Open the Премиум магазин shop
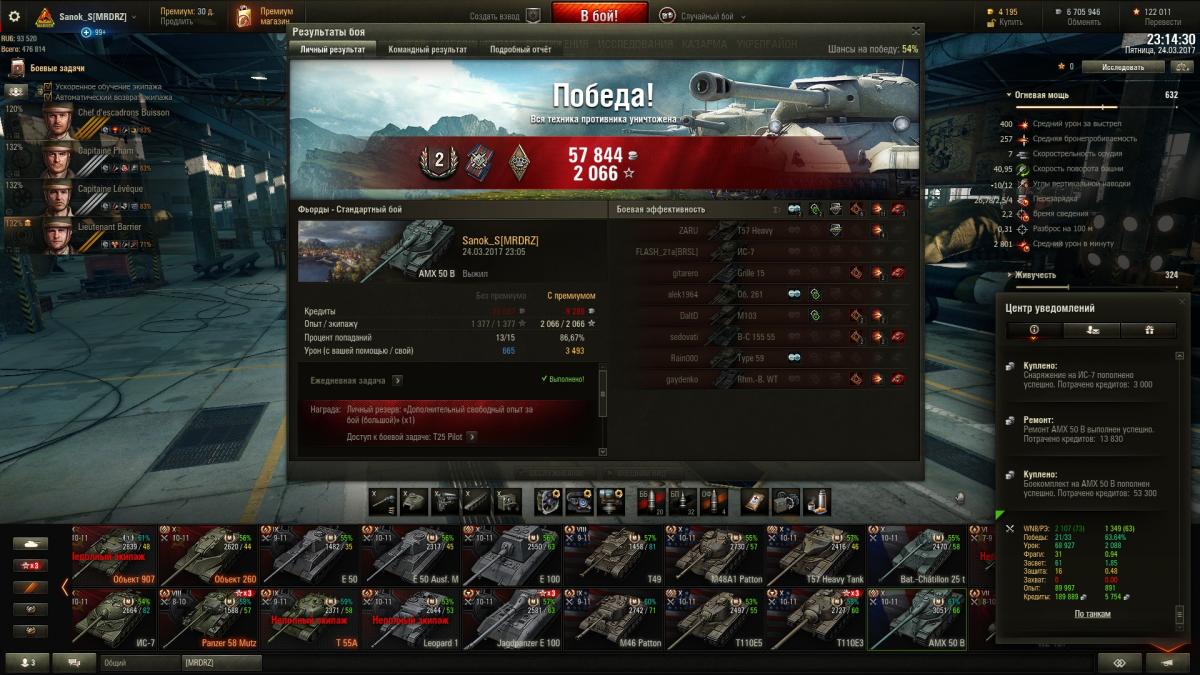This screenshot has height=675, width=1200. pyautogui.click(x=263, y=15)
